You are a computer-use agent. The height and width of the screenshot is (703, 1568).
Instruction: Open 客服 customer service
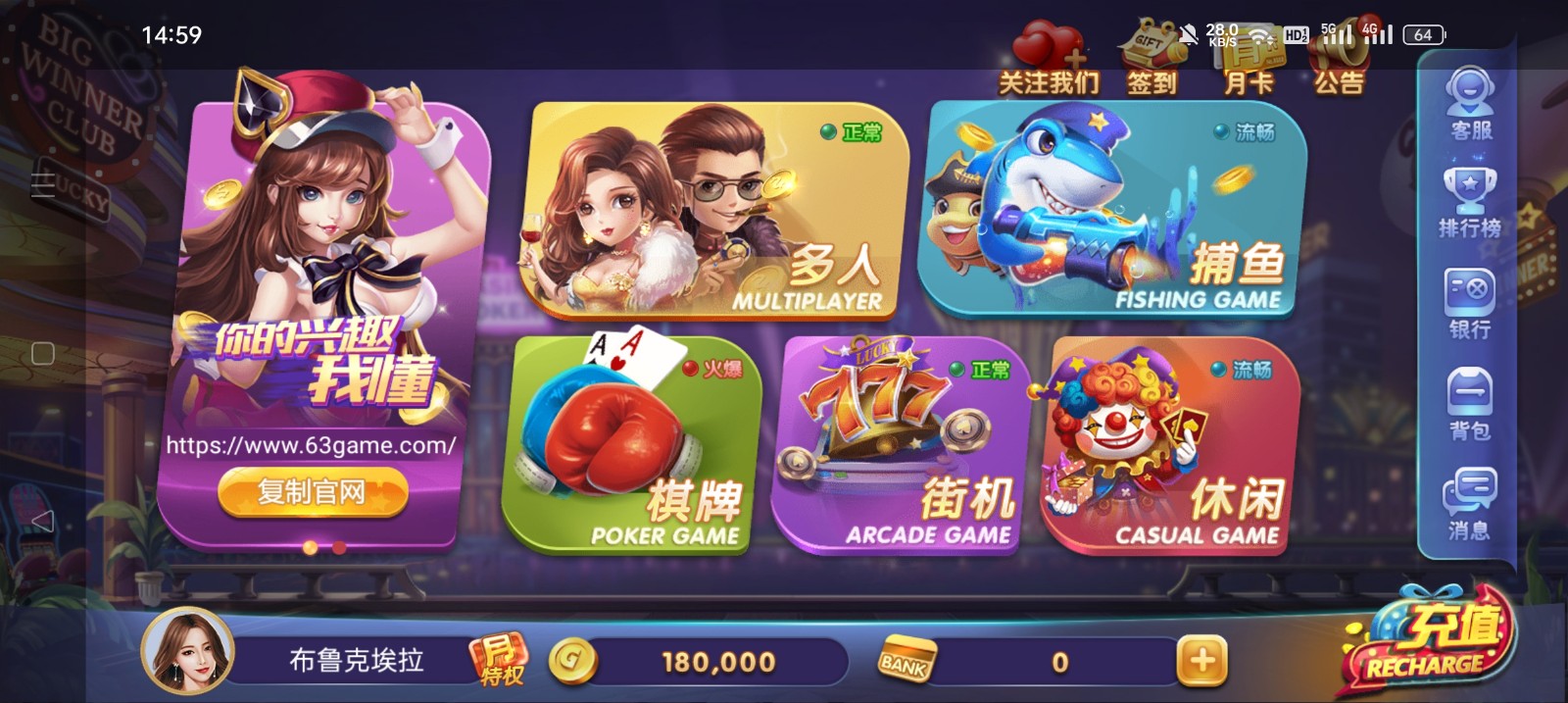tap(1470, 105)
